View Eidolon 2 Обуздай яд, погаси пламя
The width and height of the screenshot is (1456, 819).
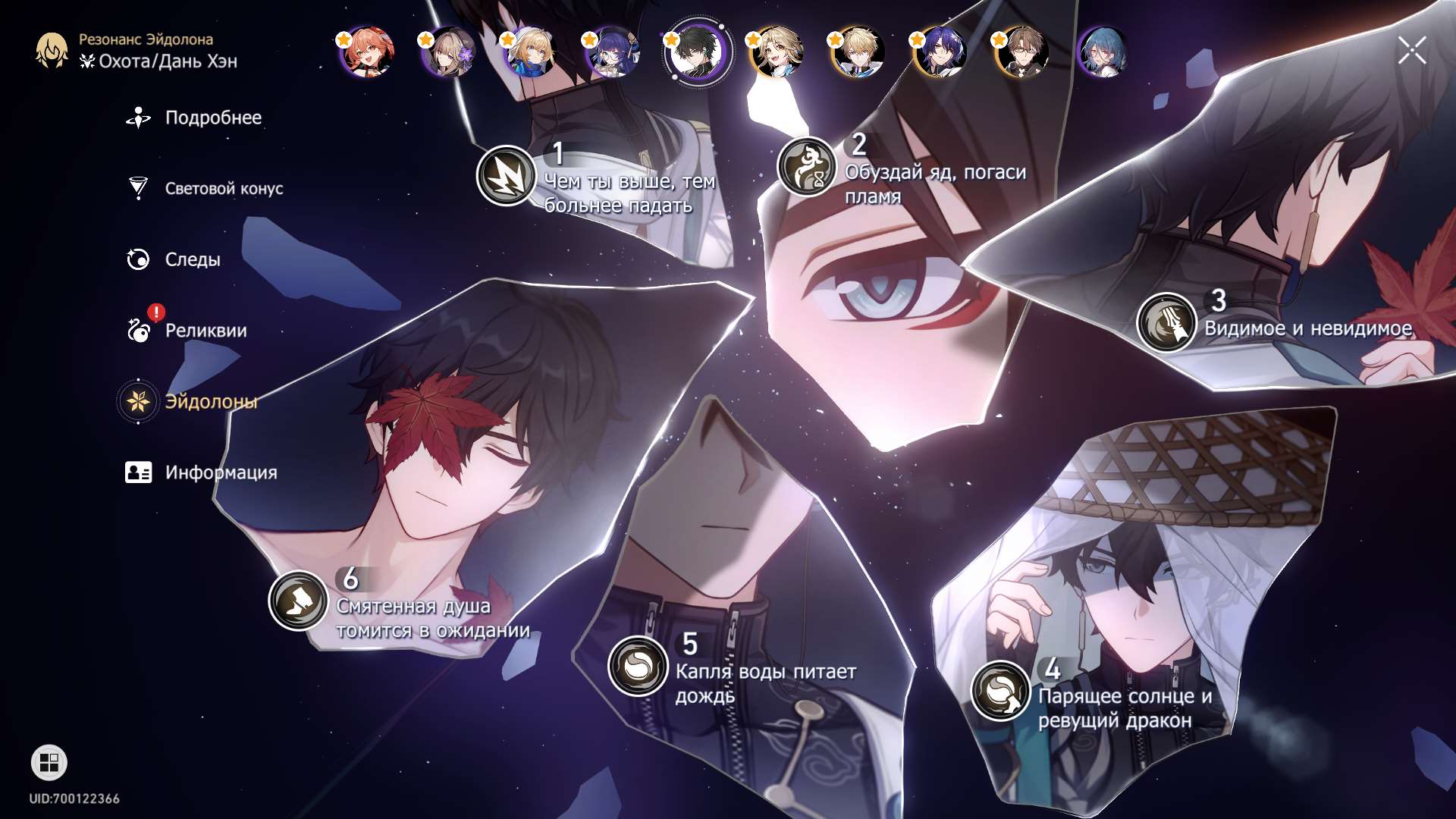[x=806, y=167]
